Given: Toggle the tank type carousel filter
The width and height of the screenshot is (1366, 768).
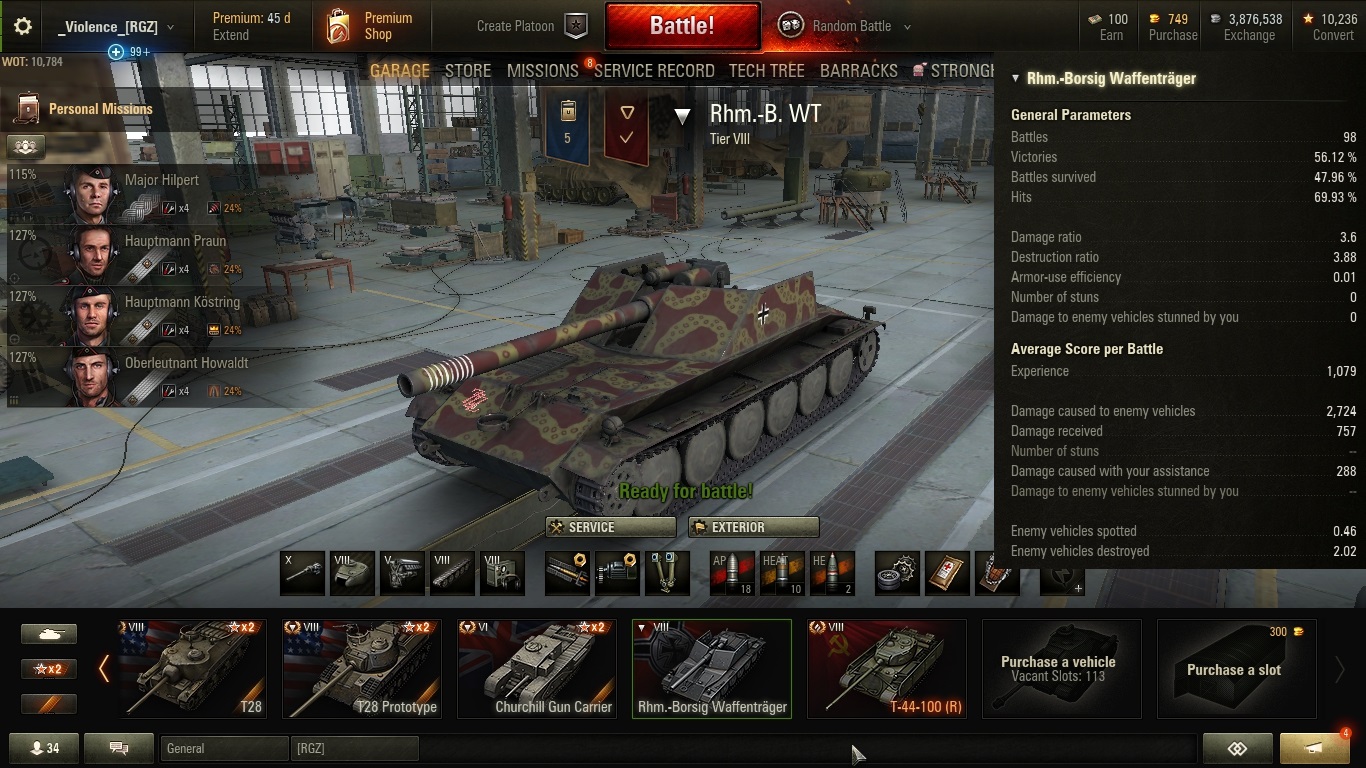Looking at the screenshot, I should 49,633.
